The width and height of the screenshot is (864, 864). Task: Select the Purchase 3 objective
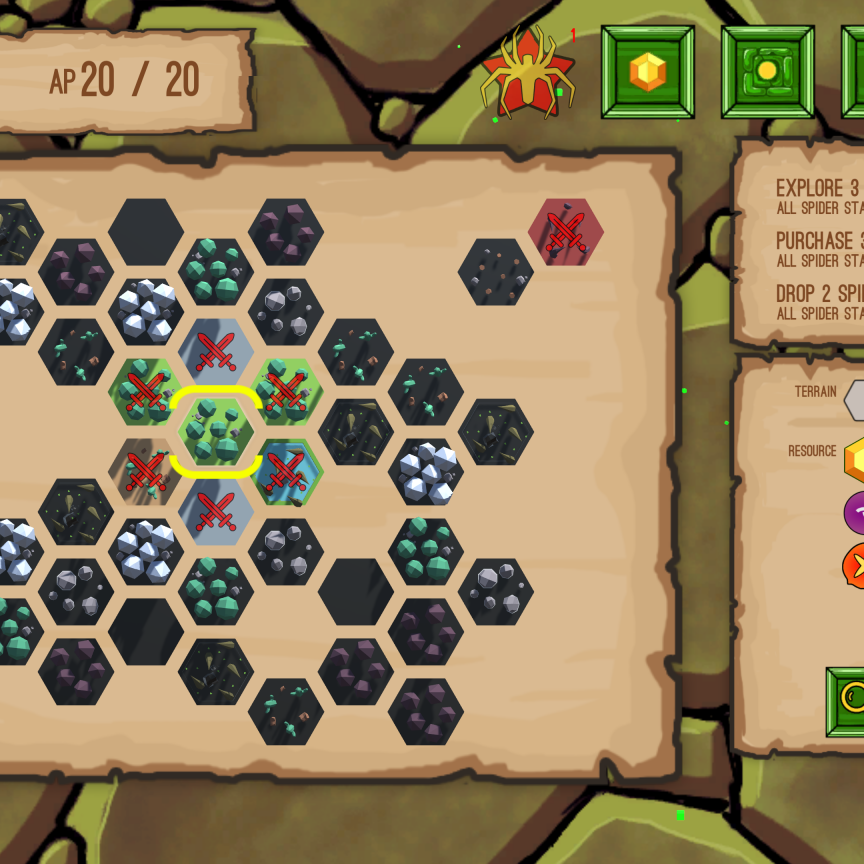click(817, 248)
